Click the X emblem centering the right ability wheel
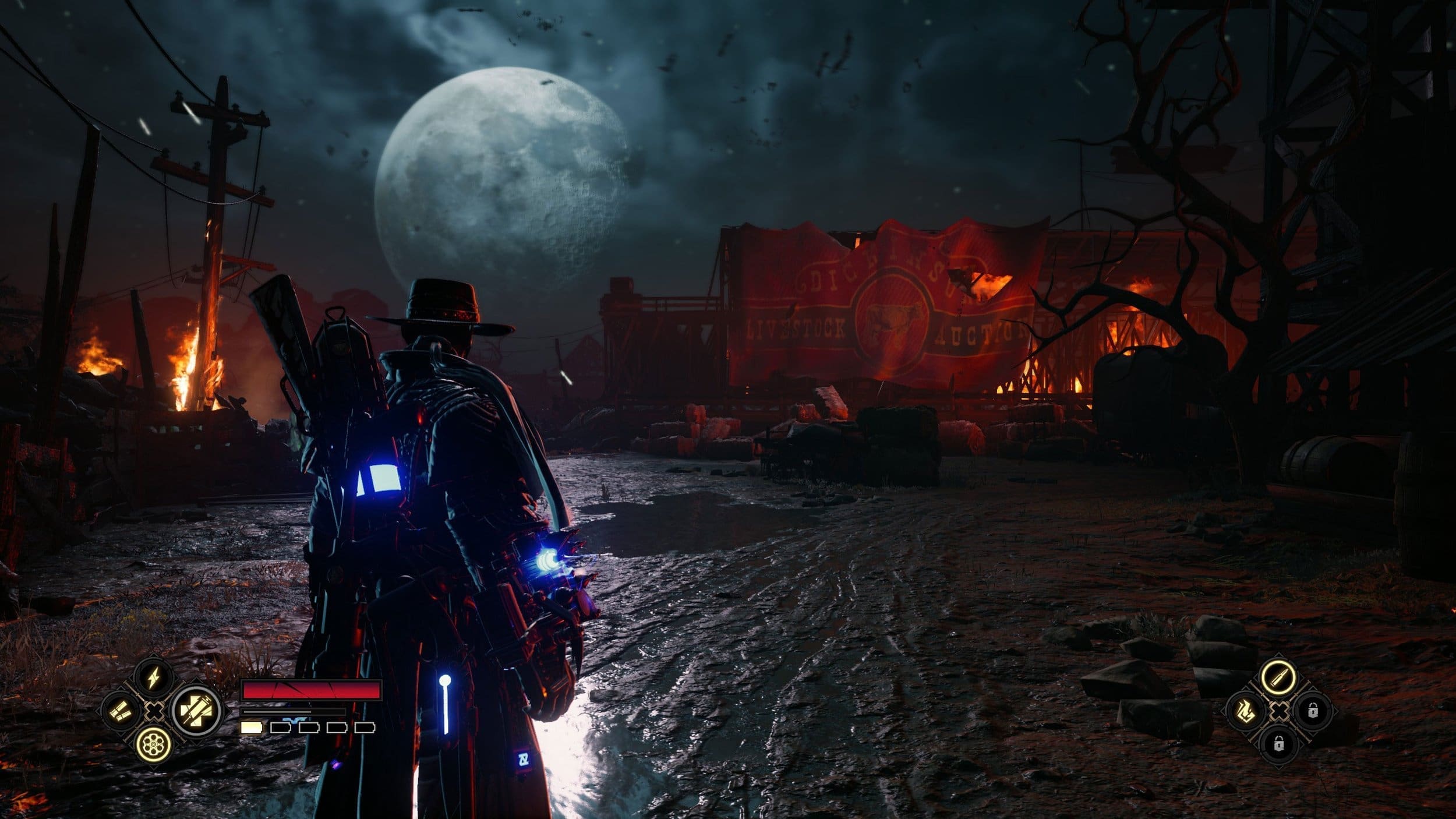The image size is (1456, 819). click(x=1280, y=711)
